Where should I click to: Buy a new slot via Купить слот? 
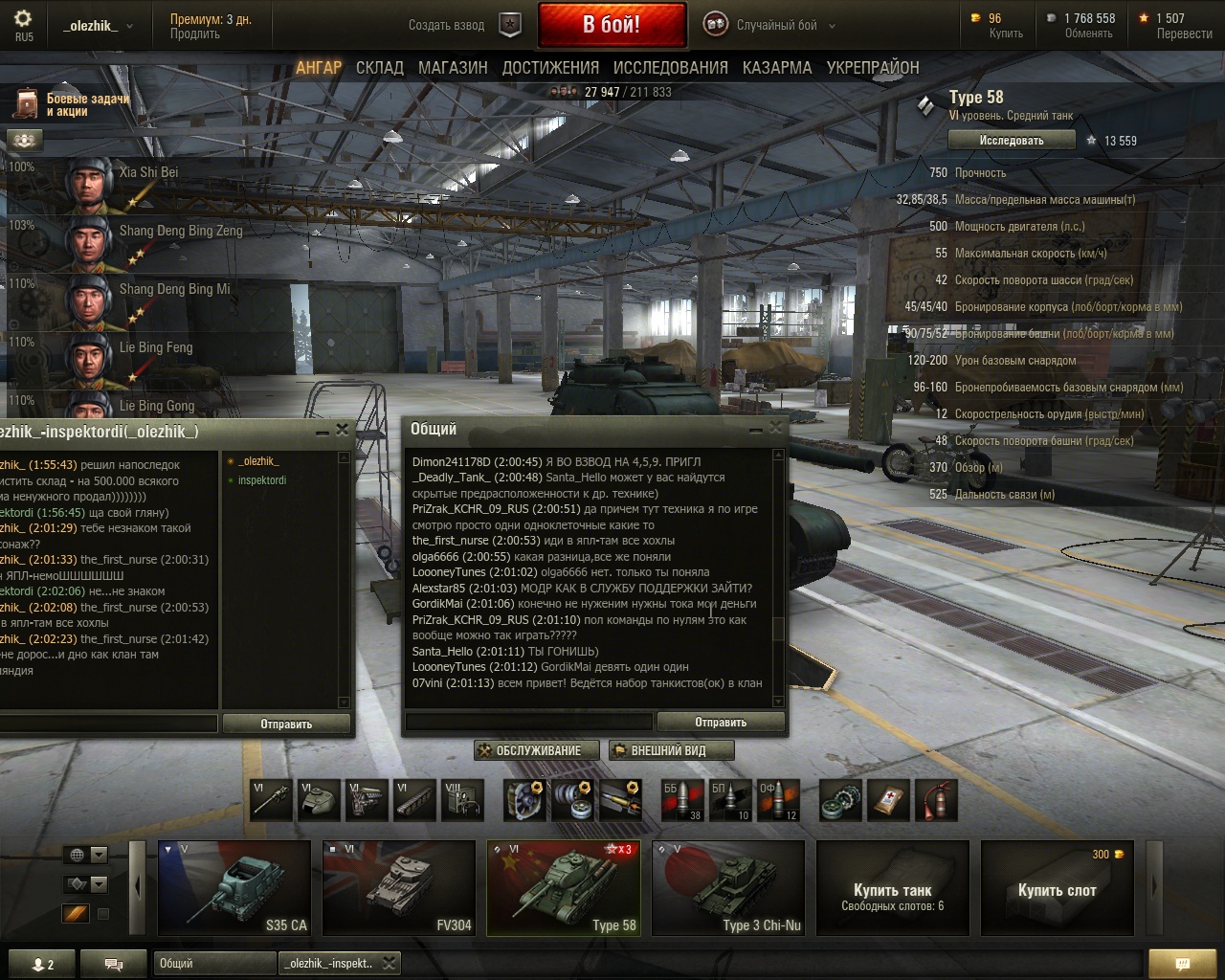point(1057,887)
